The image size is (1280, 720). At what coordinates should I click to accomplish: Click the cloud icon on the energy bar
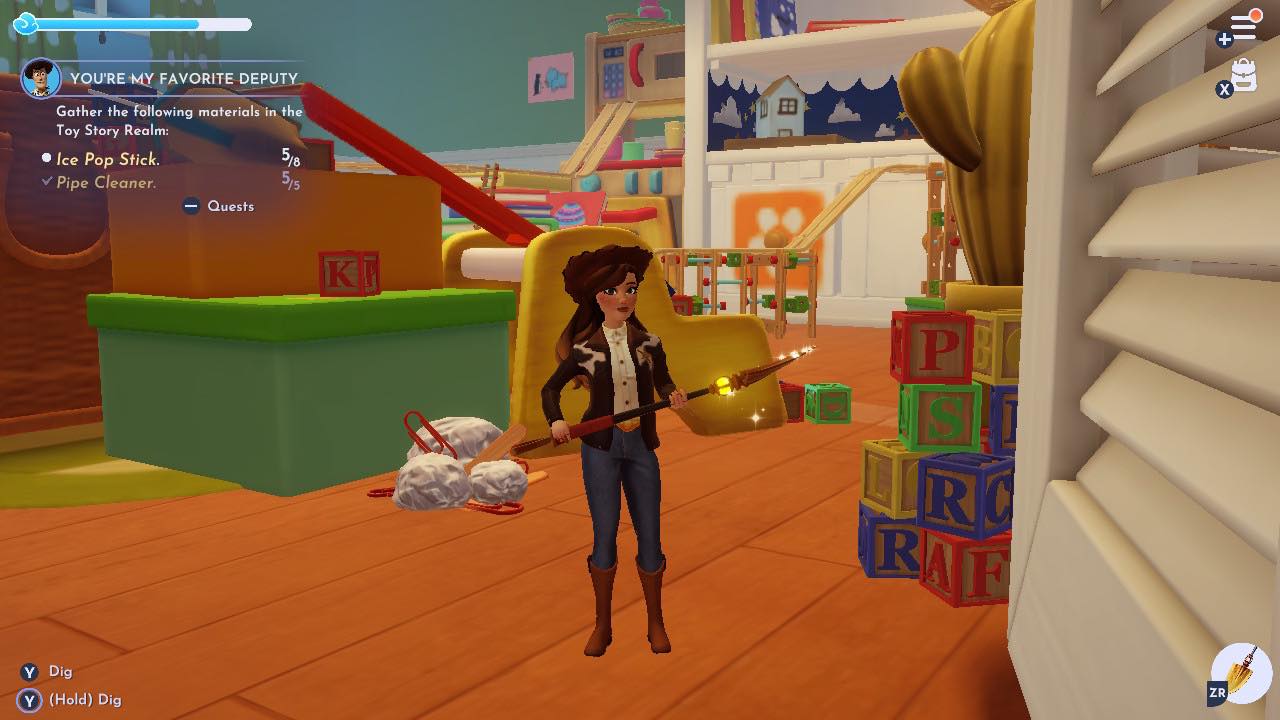[x=27, y=21]
